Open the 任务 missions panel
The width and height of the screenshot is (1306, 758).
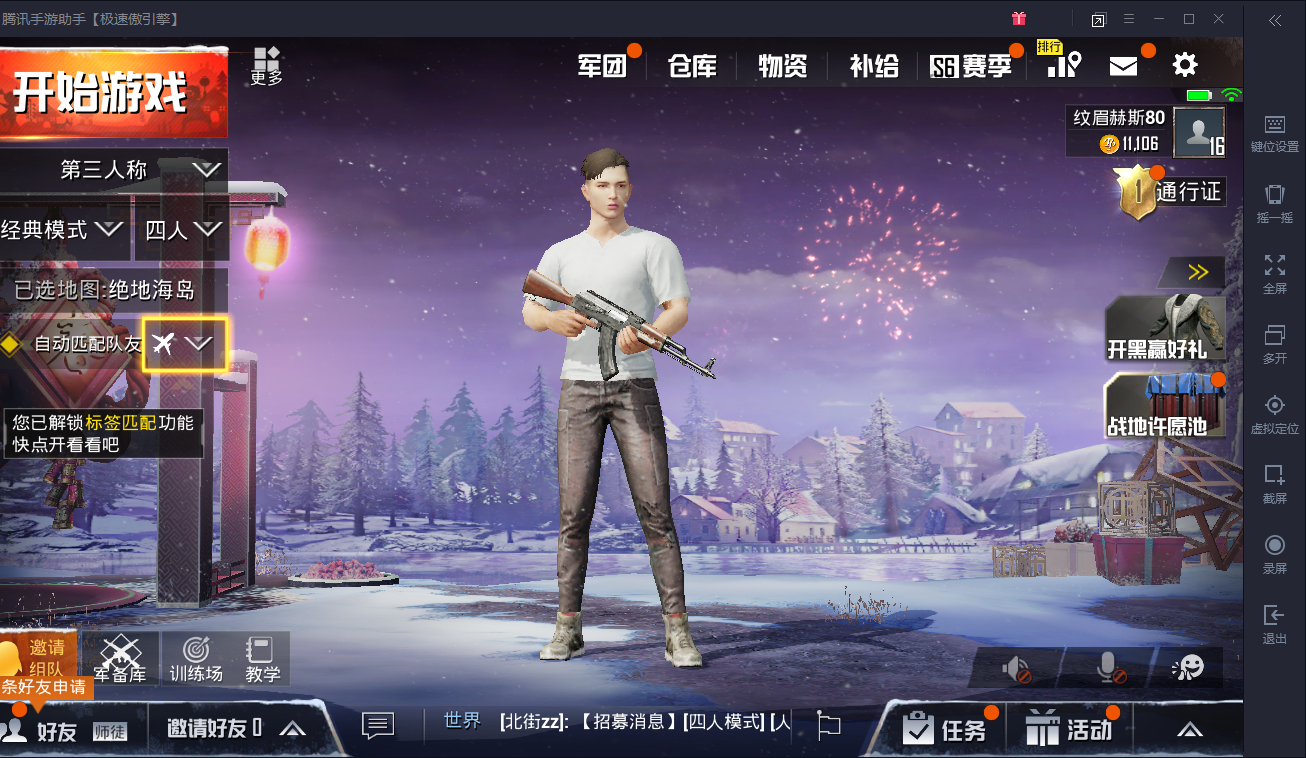pos(945,729)
